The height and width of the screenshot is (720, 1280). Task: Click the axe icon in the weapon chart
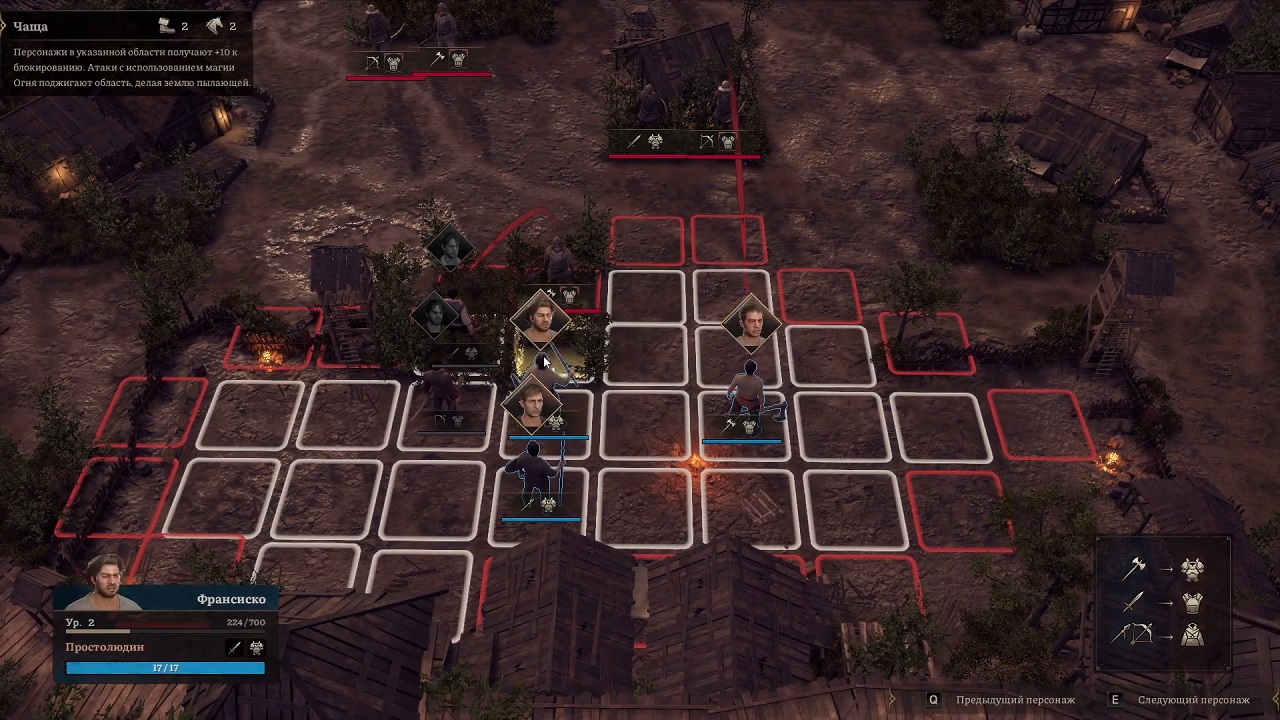pyautogui.click(x=1133, y=569)
